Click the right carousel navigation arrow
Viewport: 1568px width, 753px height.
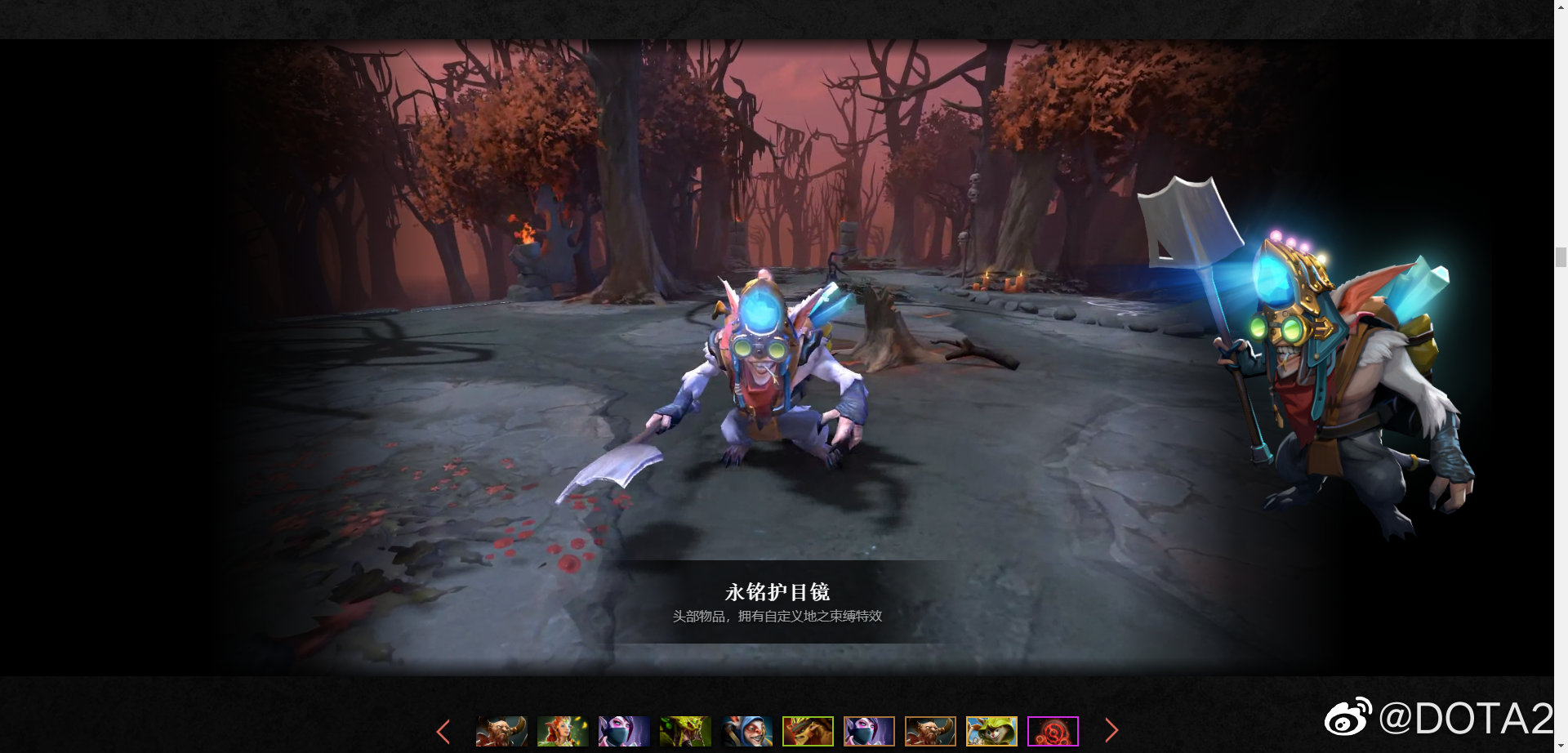point(1112,731)
